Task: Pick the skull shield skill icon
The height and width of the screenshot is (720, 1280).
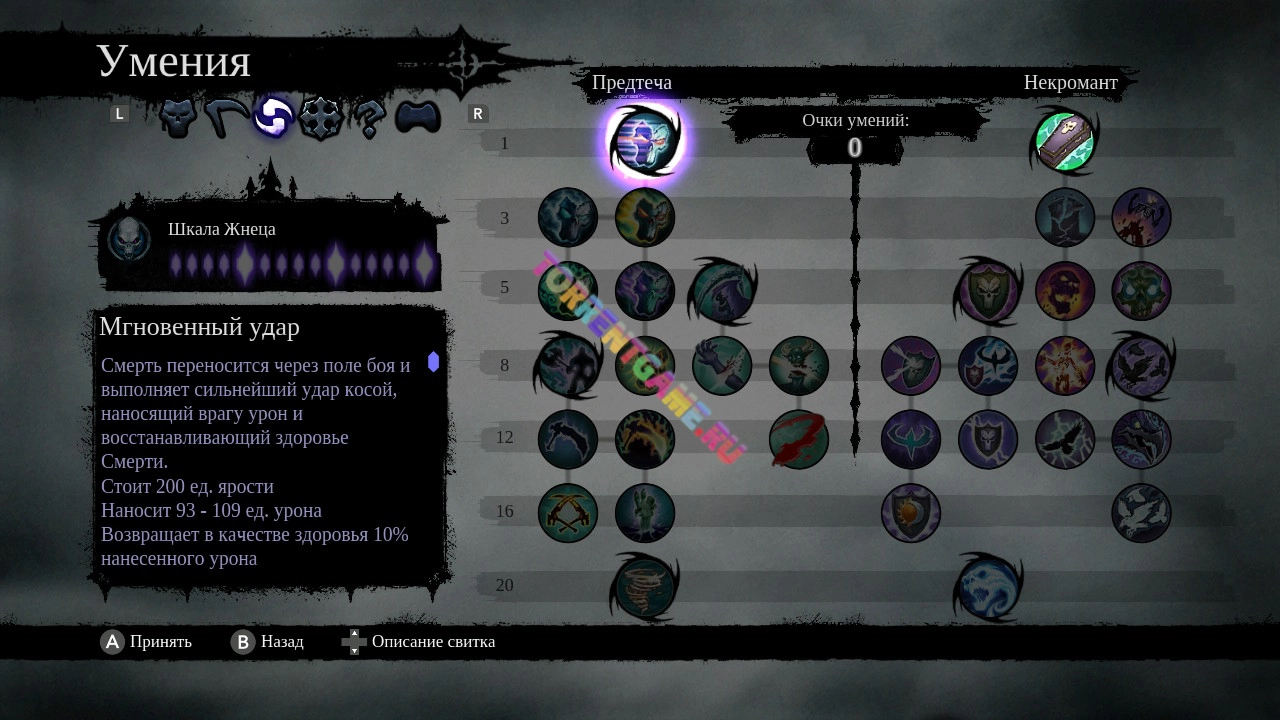Action: point(988,291)
